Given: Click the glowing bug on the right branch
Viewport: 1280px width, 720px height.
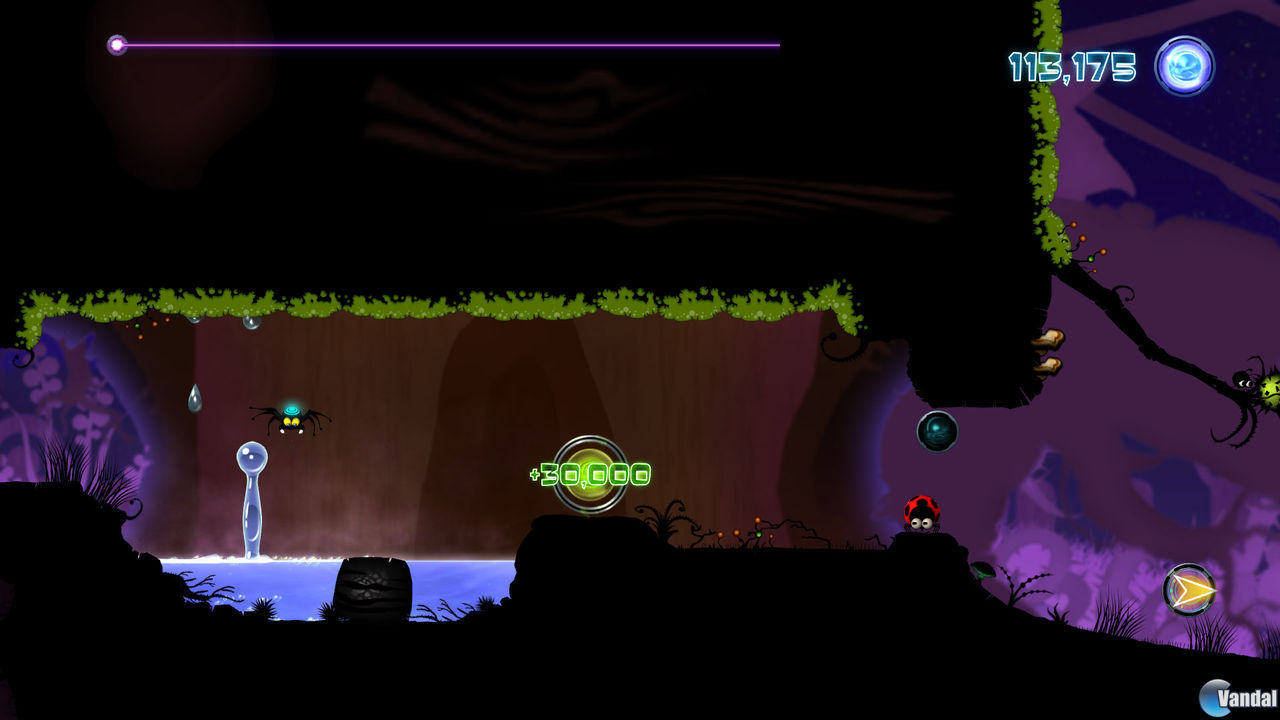Looking at the screenshot, I should pos(1249,385).
